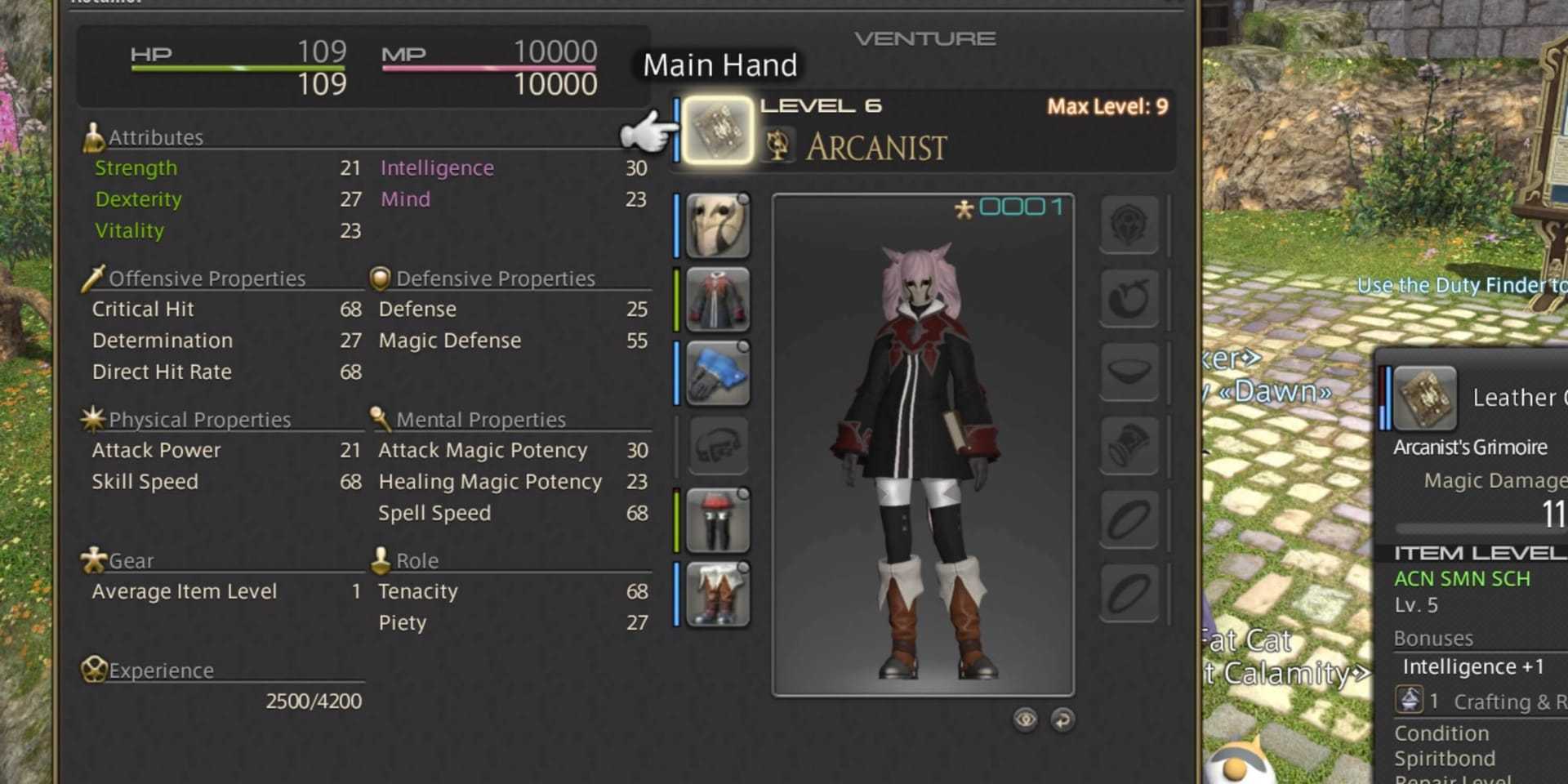Select the red skirt legs slot
1568x784 pixels.
pyautogui.click(x=717, y=520)
